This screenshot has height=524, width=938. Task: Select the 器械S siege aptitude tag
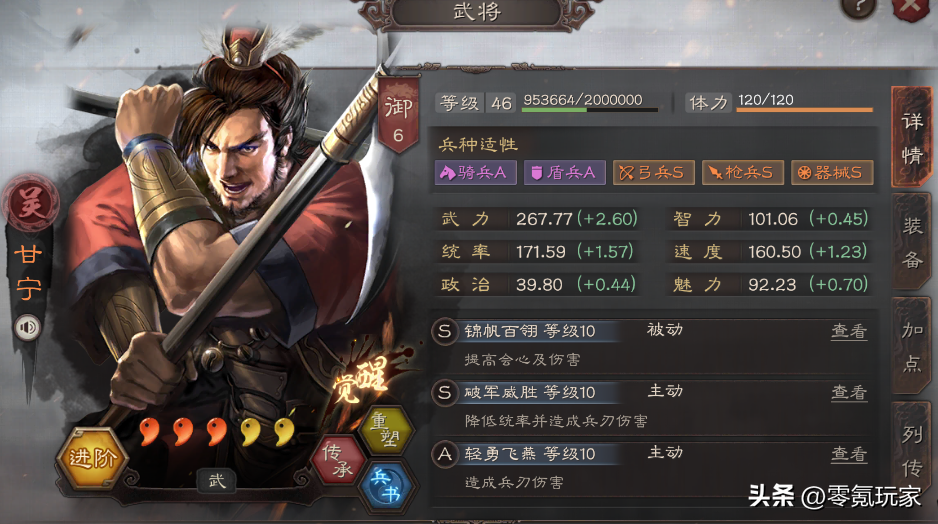pyautogui.click(x=831, y=173)
